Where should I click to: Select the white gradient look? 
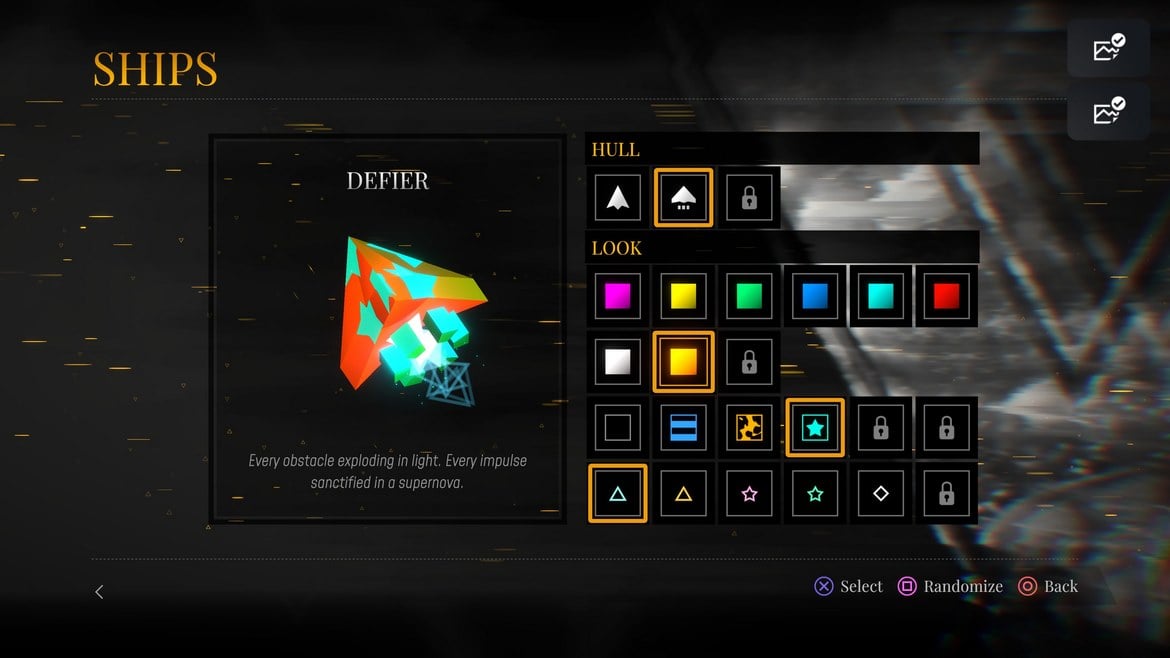click(x=618, y=361)
